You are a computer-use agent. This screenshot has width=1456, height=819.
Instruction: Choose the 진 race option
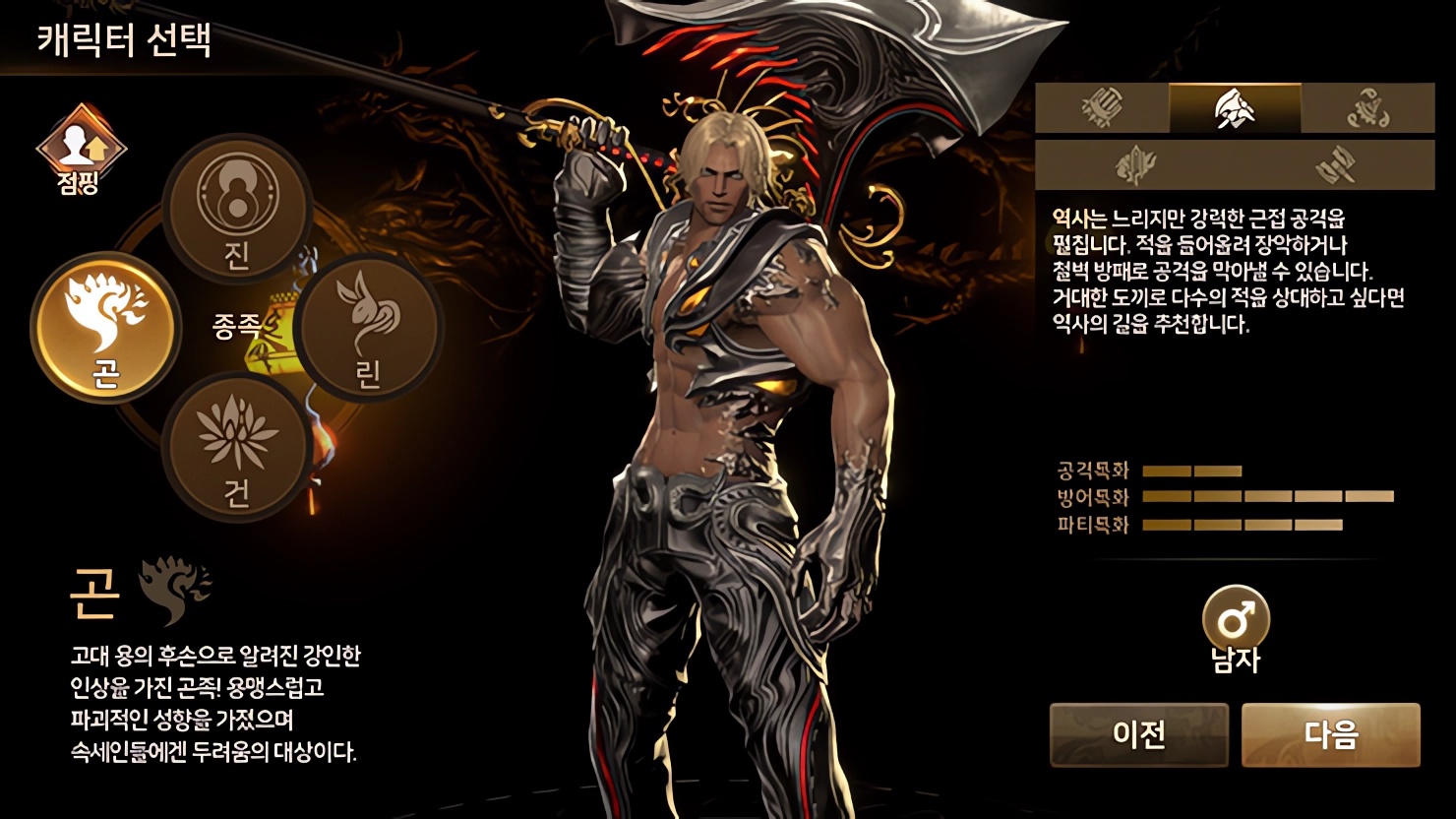tap(236, 209)
